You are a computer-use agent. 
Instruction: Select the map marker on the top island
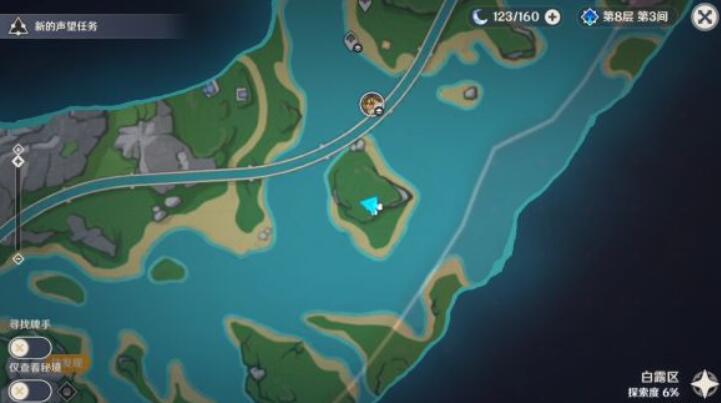[353, 41]
